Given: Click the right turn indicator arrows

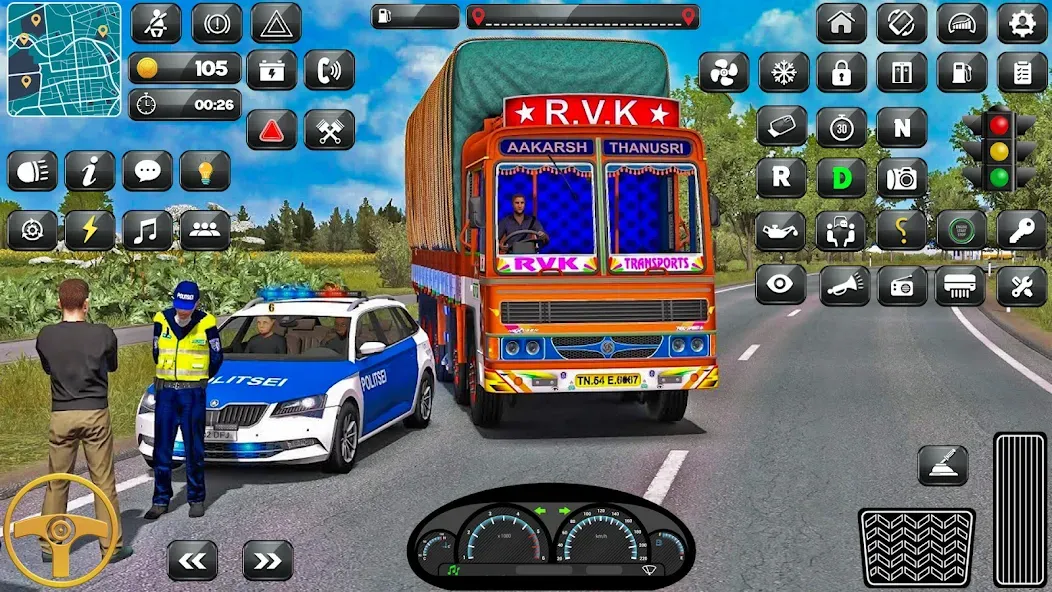Looking at the screenshot, I should click(268, 560).
